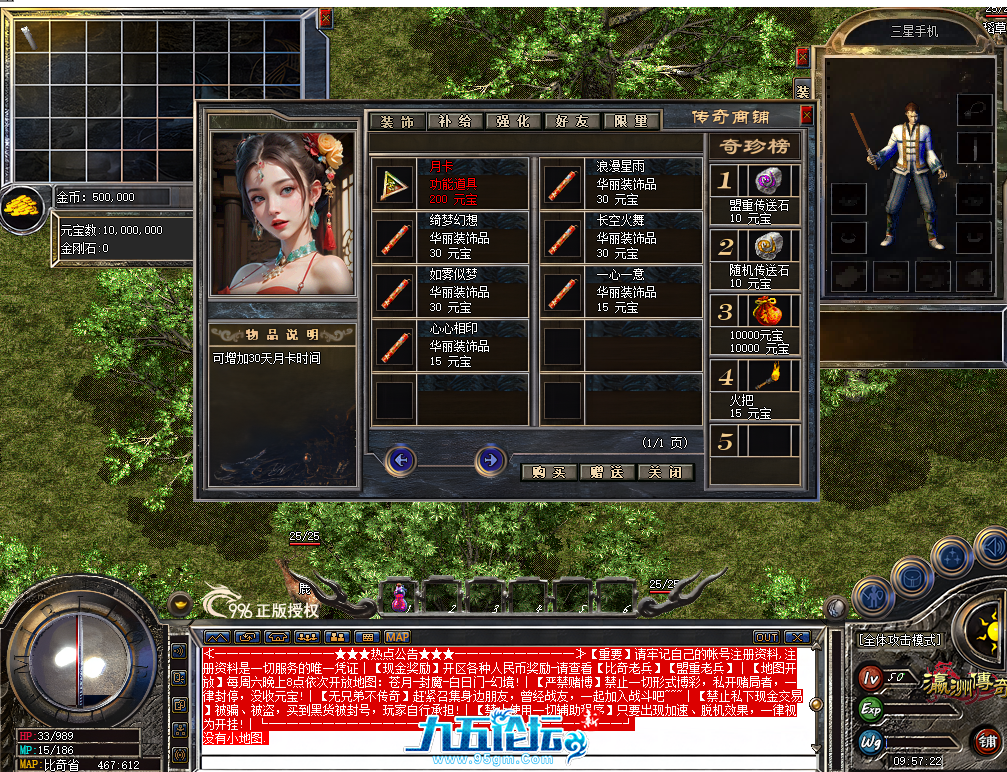Open the 补给 shop category

coord(455,121)
